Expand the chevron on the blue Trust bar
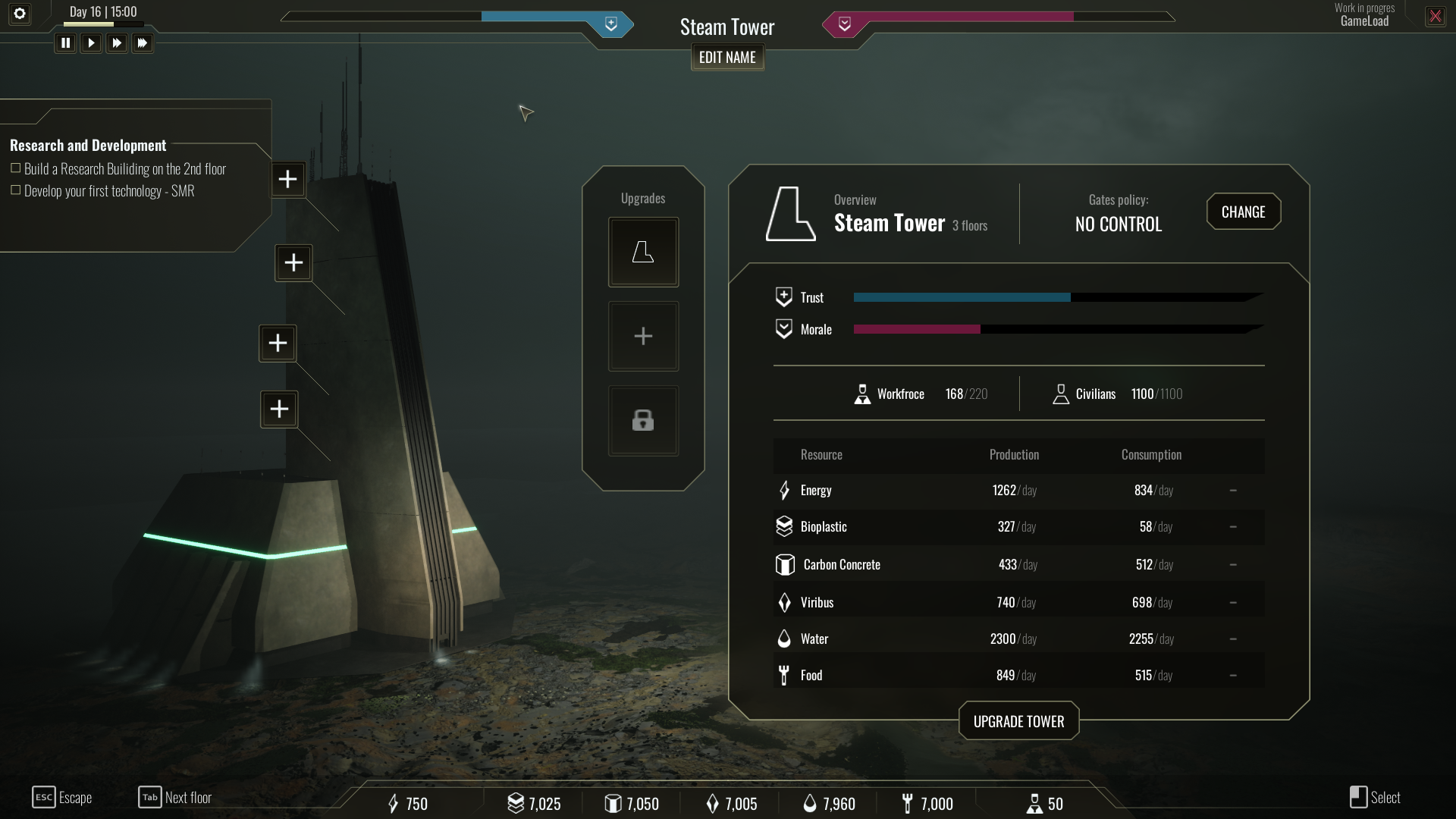The height and width of the screenshot is (819, 1456). click(x=611, y=24)
